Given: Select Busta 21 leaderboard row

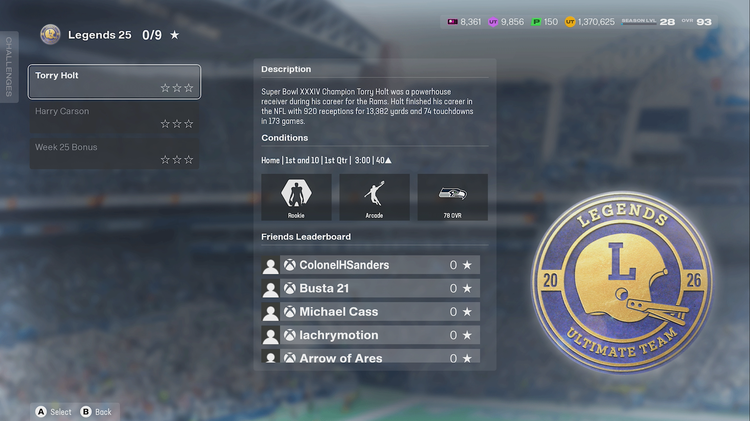Looking at the screenshot, I should point(370,288).
